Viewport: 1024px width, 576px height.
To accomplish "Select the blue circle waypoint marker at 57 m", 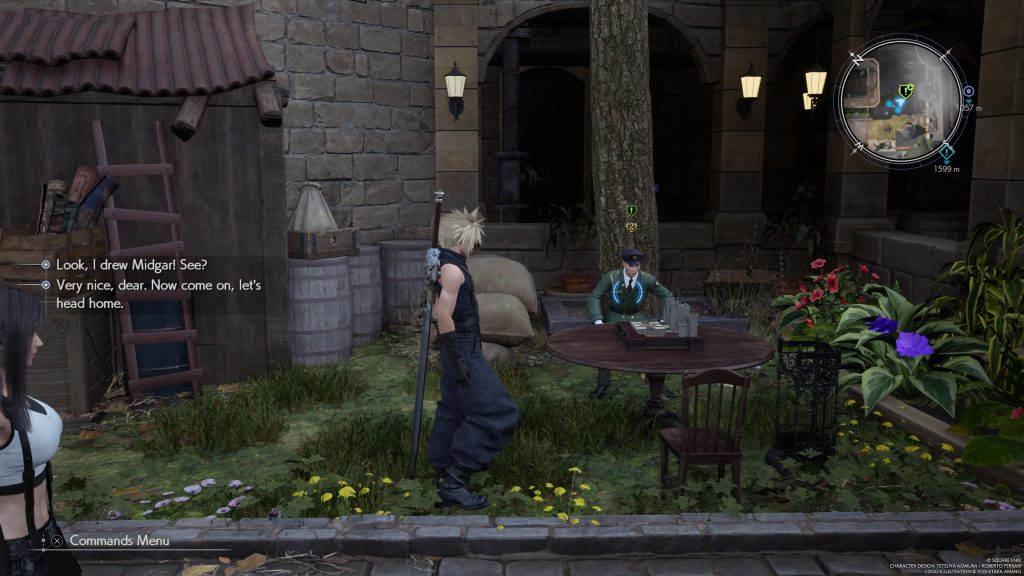I will click(968, 91).
